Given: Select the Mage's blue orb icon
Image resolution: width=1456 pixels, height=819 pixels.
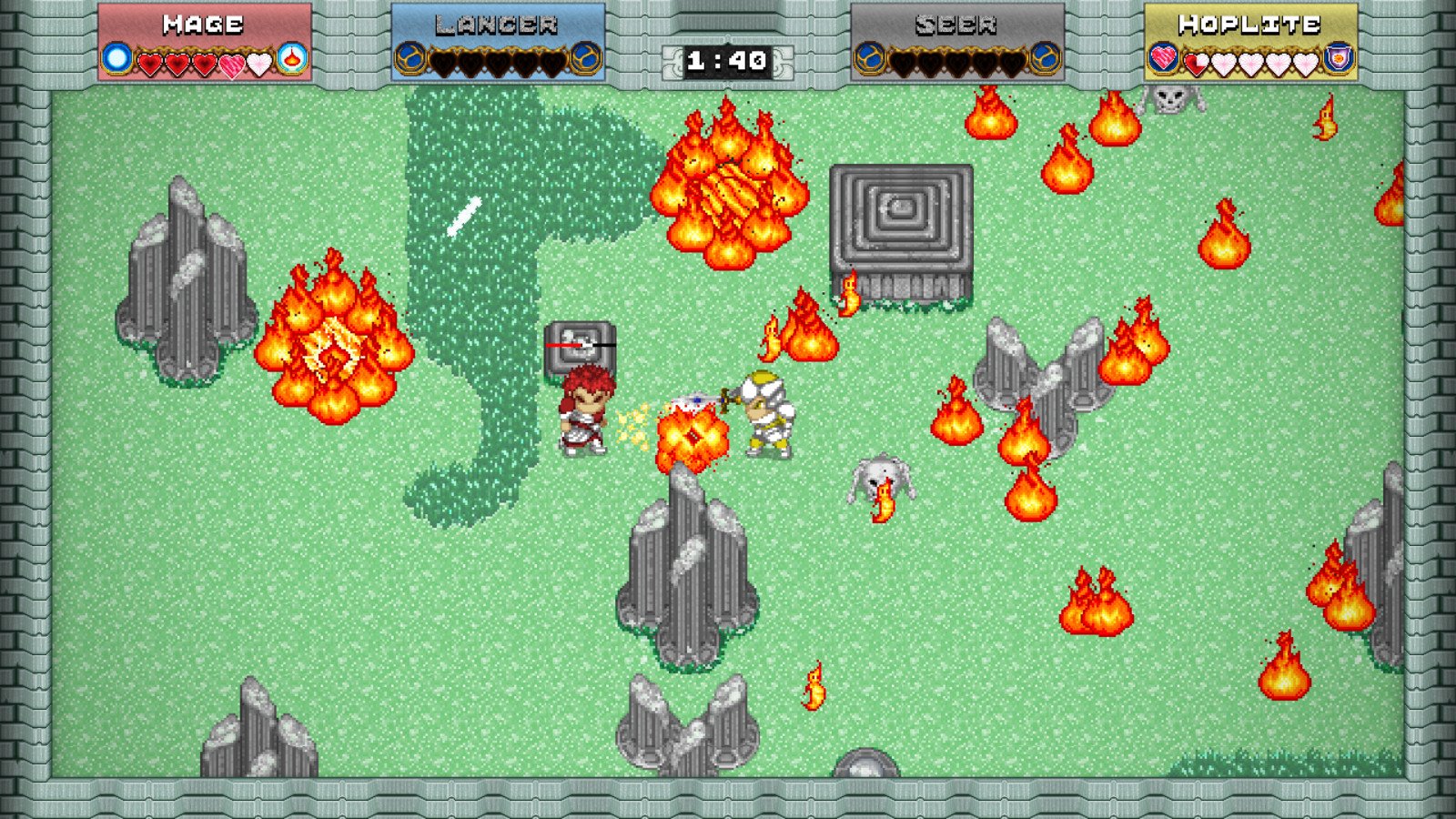Looking at the screenshot, I should click(116, 59).
